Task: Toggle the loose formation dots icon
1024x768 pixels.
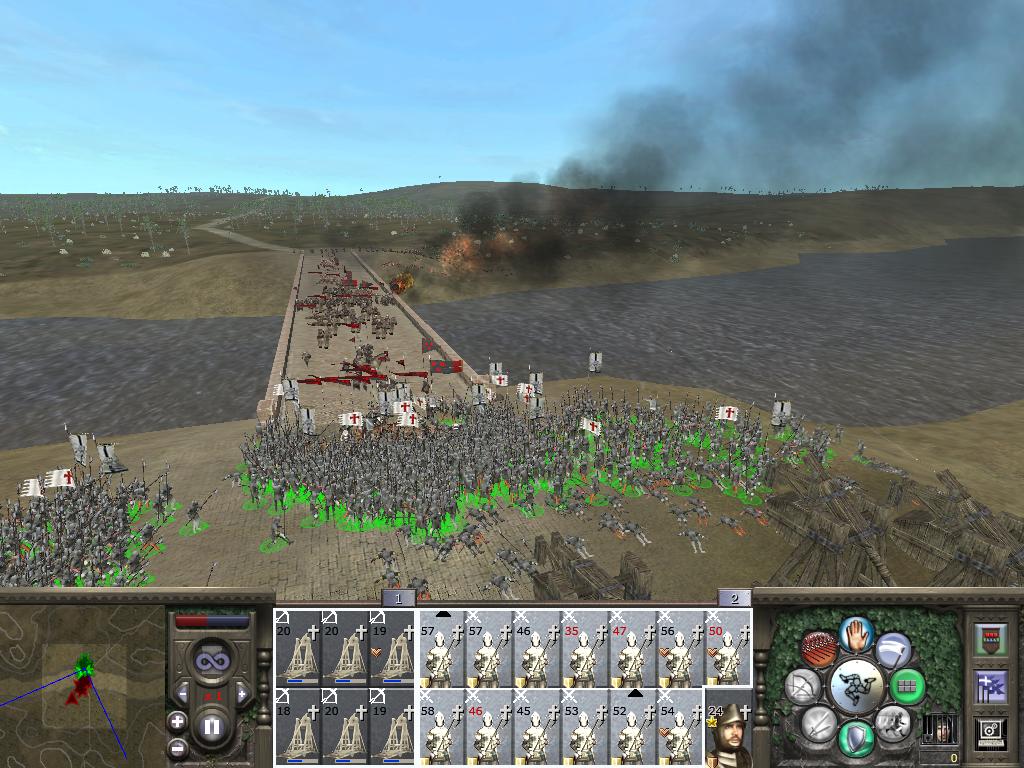Action: pyautogui.click(x=819, y=649)
